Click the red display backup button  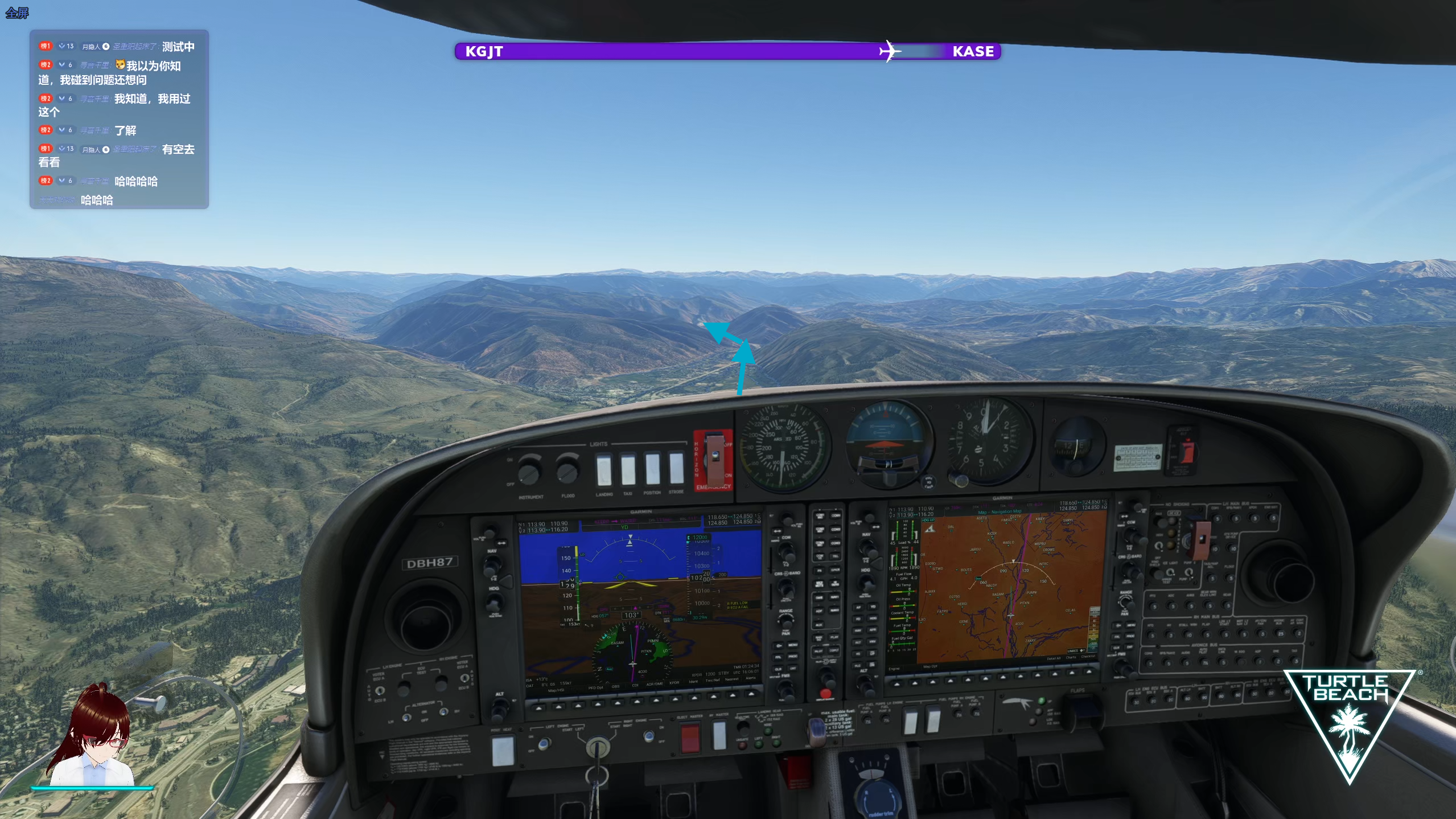point(825,694)
